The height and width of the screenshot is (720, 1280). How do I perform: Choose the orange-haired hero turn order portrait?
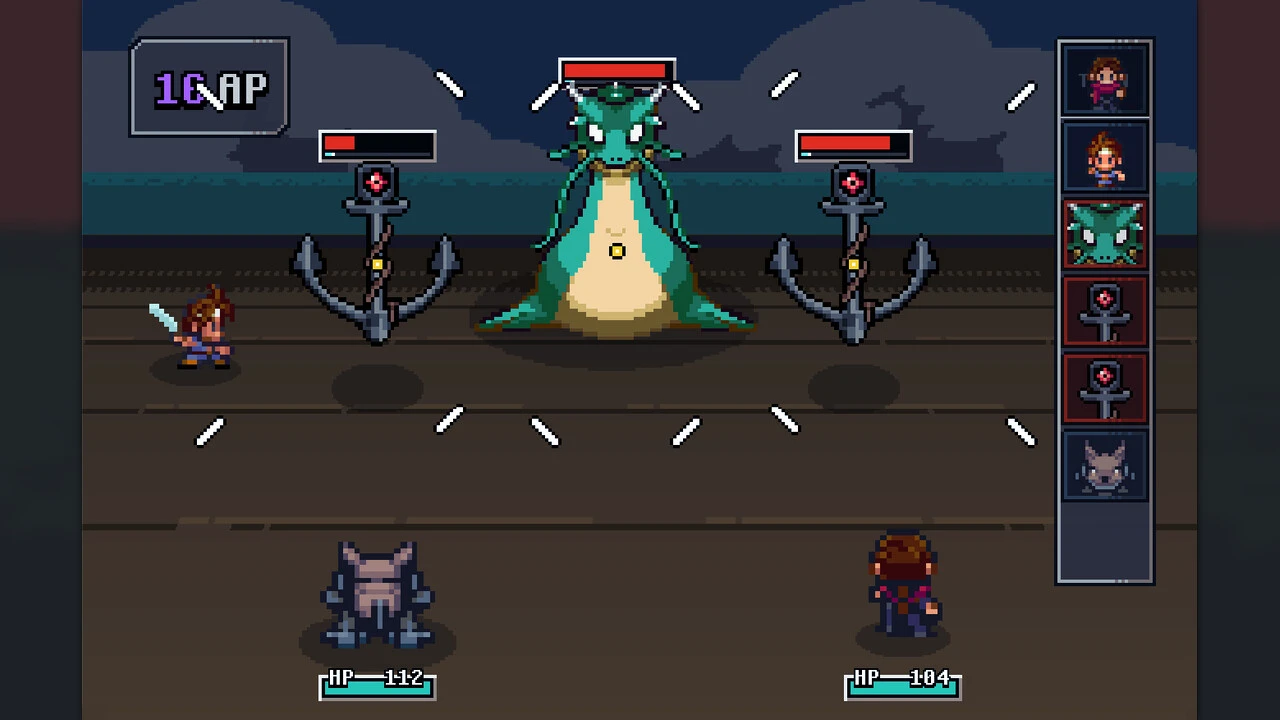[1105, 157]
